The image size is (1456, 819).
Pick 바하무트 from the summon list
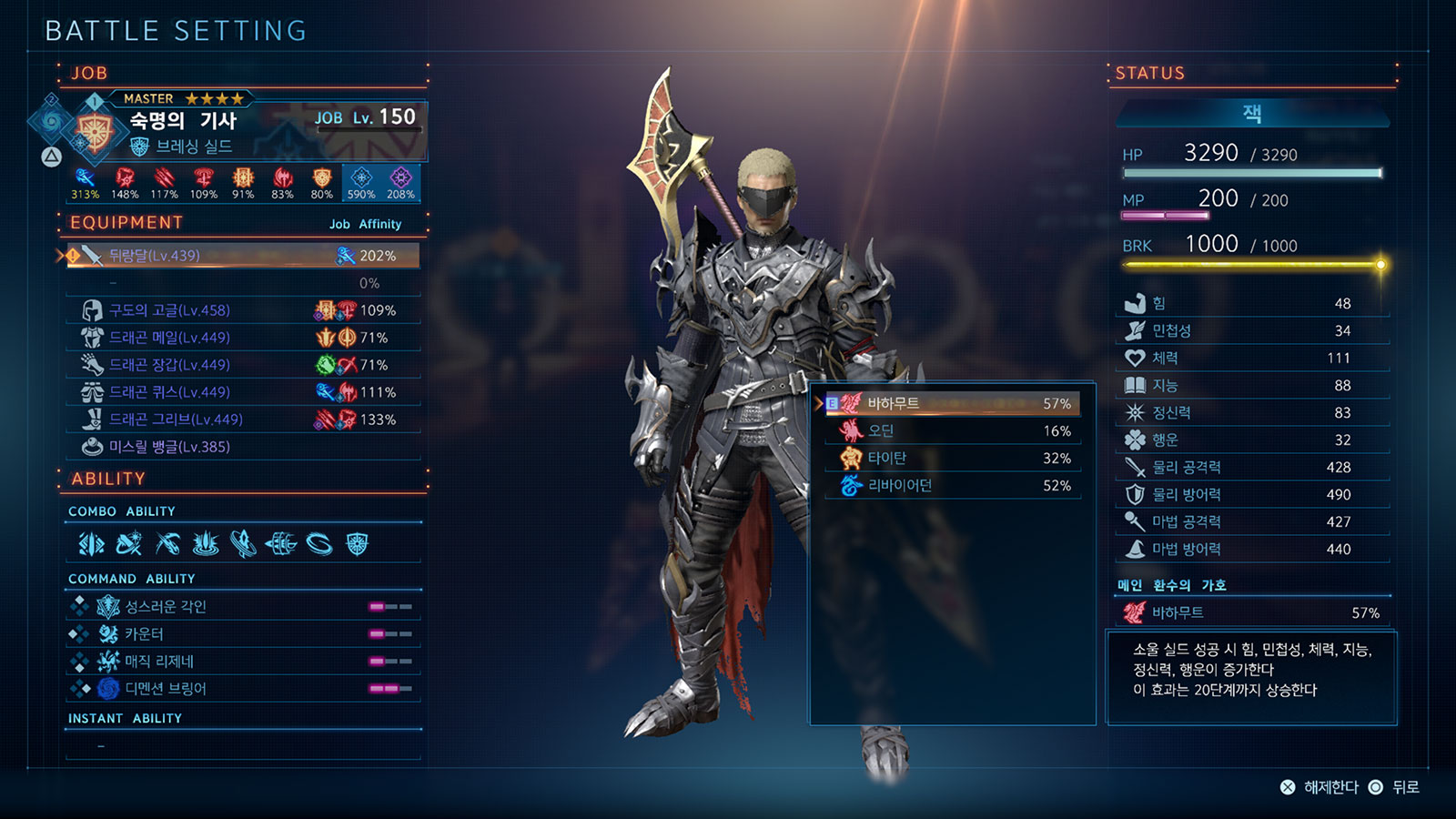point(953,403)
